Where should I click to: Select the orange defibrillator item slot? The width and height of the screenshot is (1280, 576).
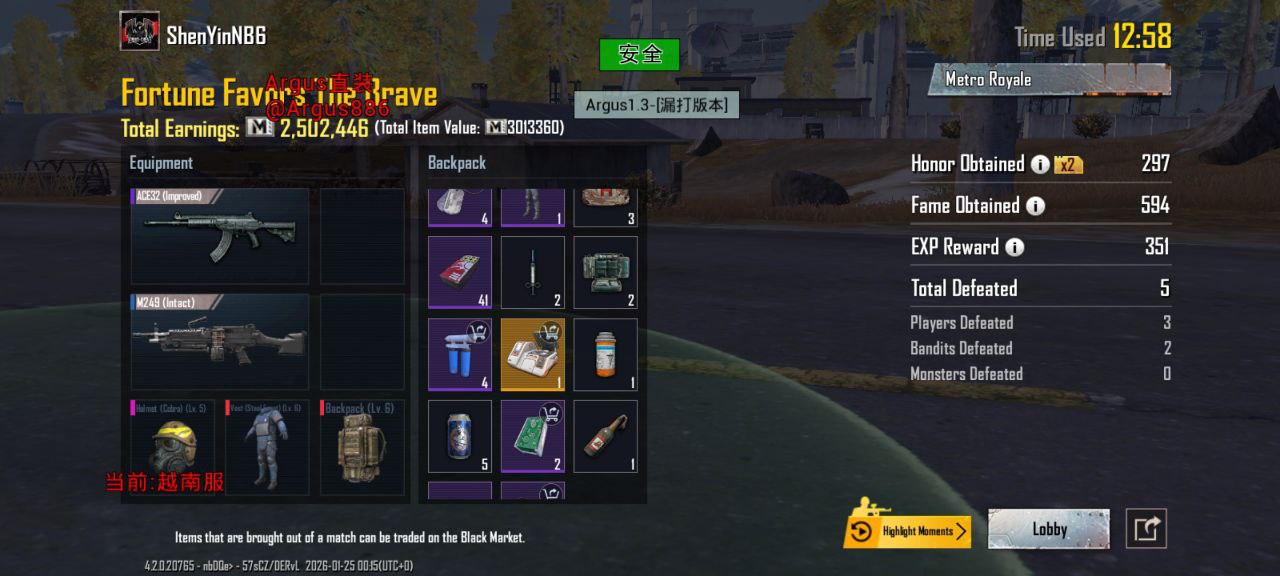tap(533, 354)
